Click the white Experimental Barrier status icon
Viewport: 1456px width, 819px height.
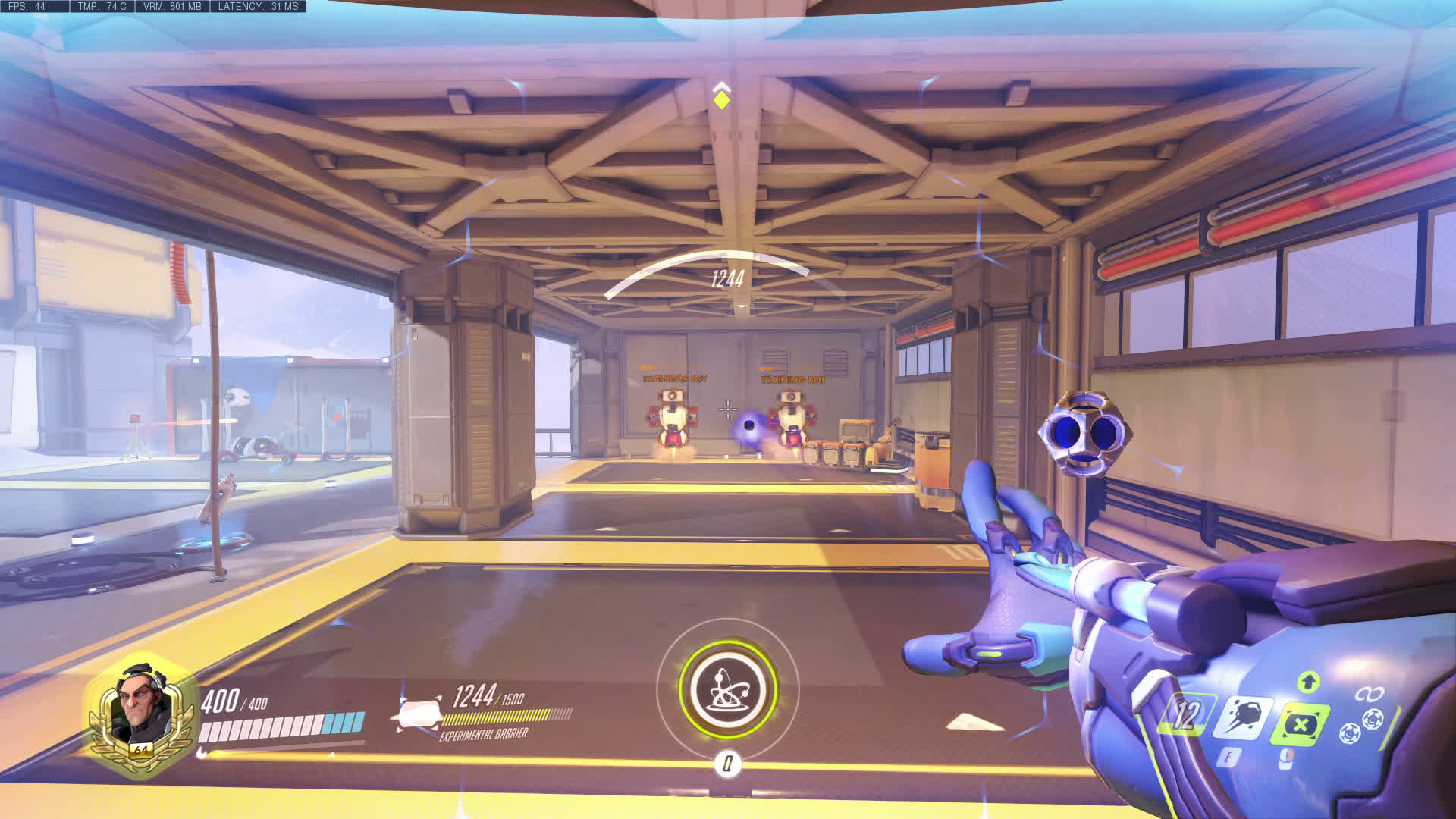pos(416,714)
